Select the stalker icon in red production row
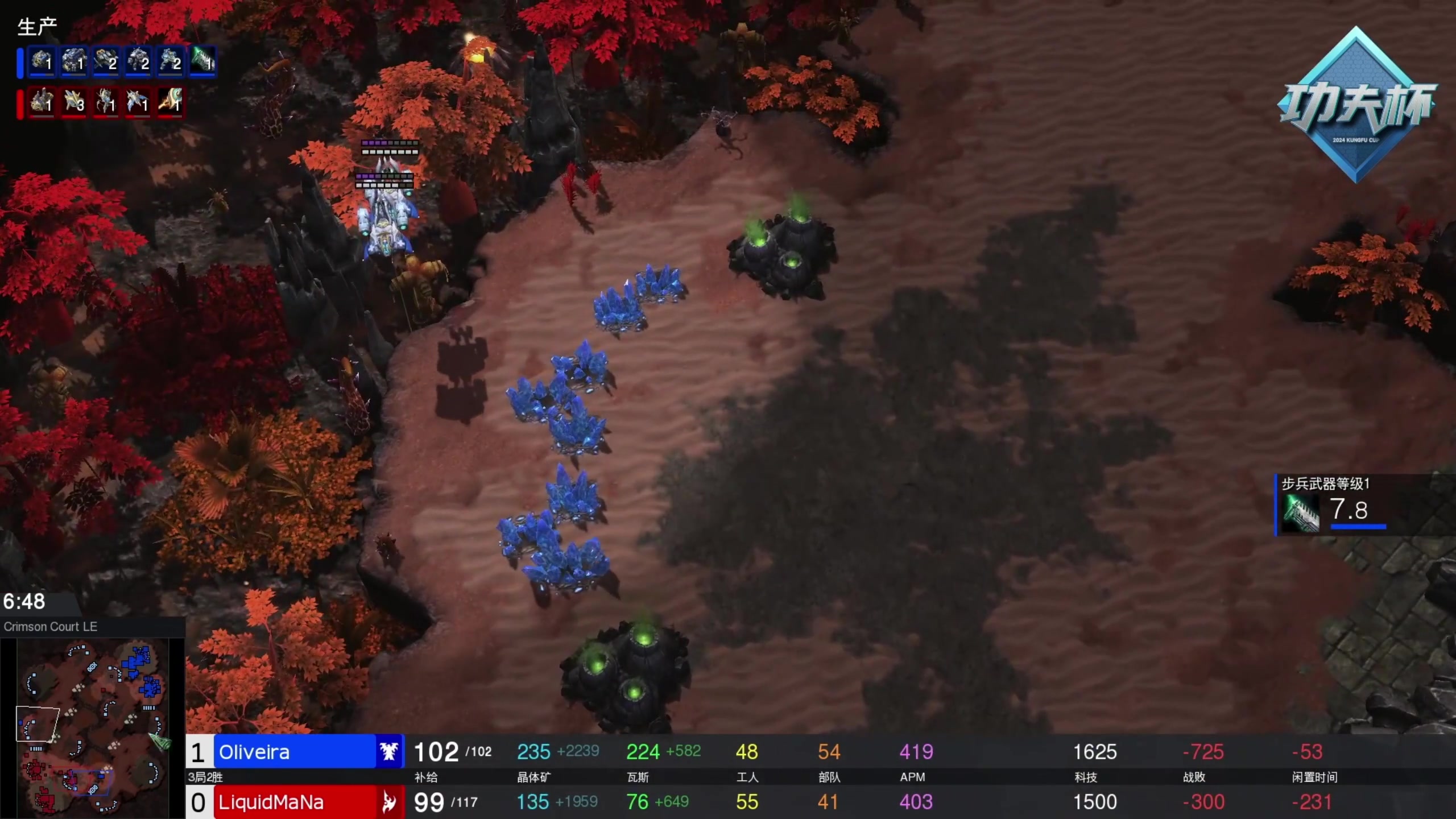 click(x=106, y=102)
